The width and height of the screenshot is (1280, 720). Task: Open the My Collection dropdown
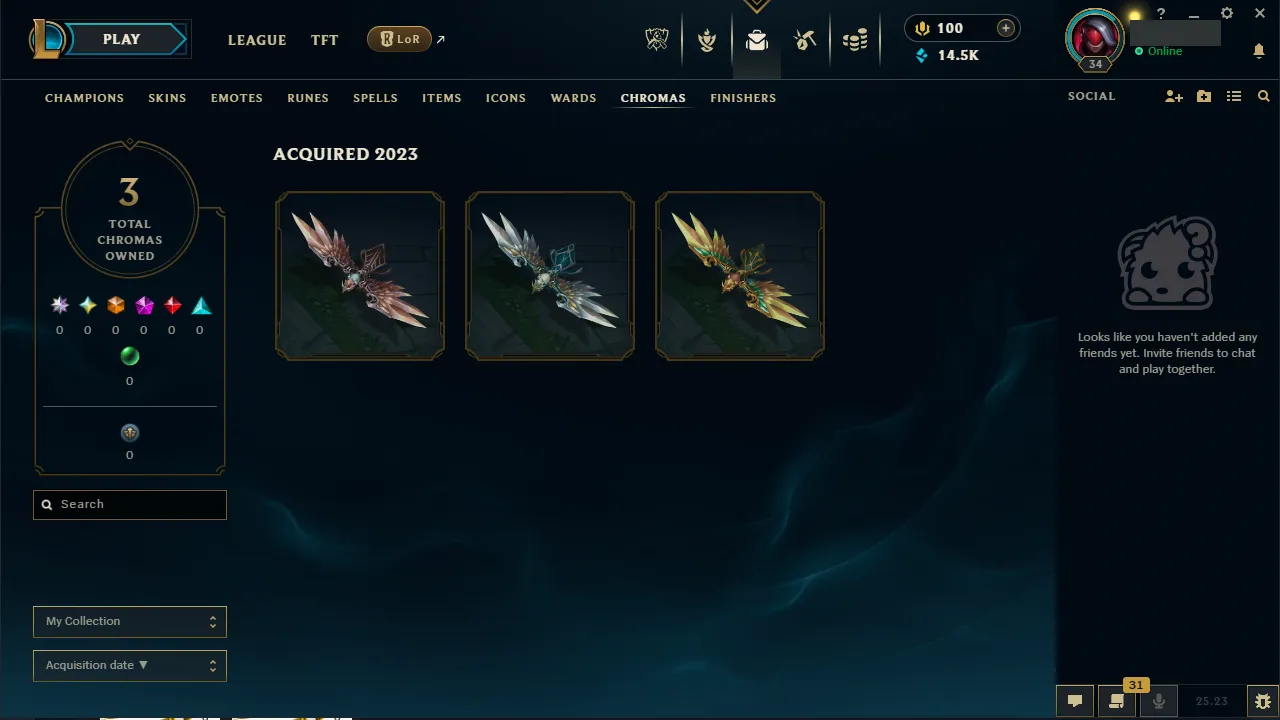click(129, 621)
